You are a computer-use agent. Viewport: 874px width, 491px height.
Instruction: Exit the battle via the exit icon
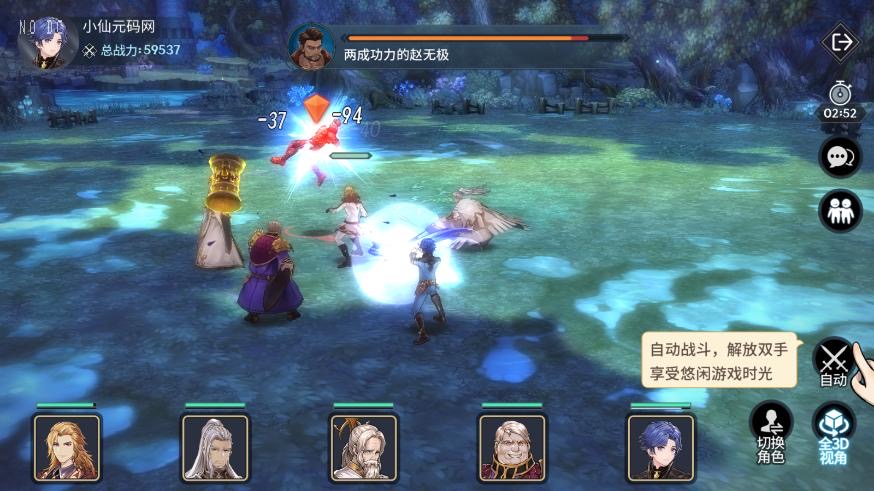841,42
